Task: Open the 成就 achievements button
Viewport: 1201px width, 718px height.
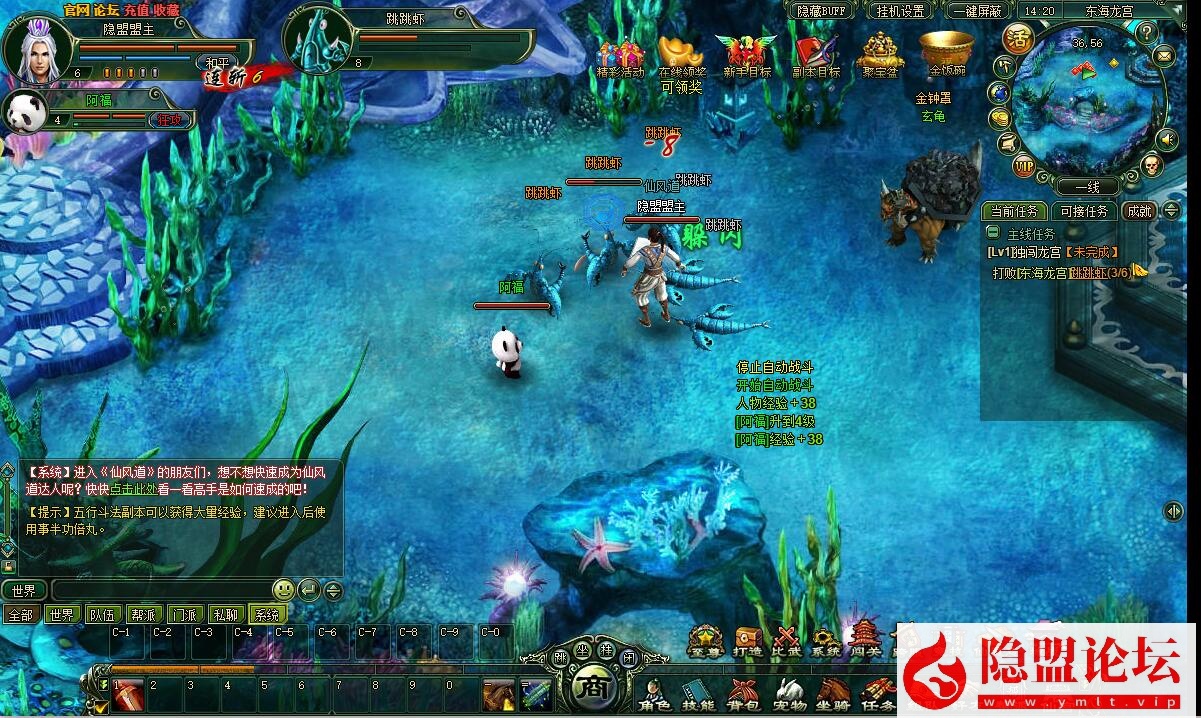Action: click(1139, 211)
